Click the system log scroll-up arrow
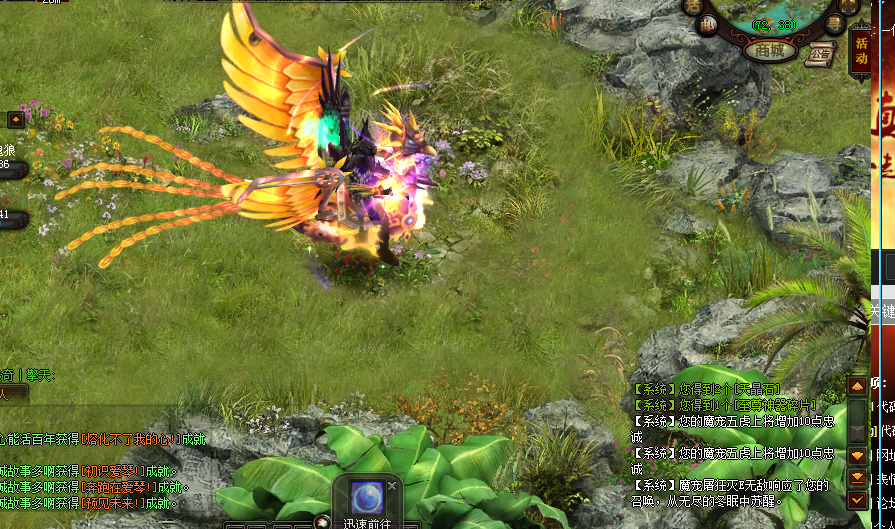The height and width of the screenshot is (529, 895). point(857,385)
